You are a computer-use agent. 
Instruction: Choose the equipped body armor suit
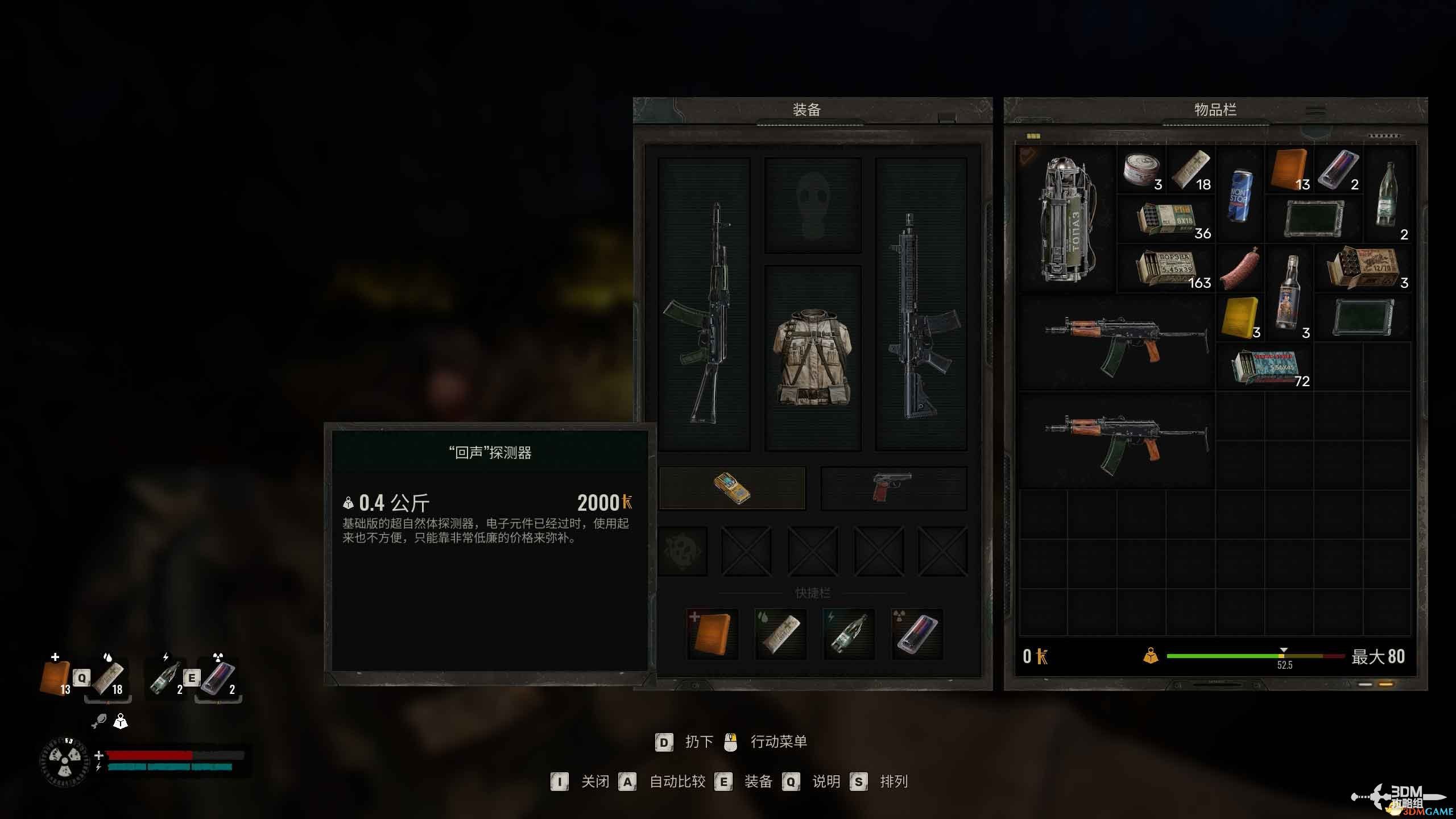click(813, 357)
